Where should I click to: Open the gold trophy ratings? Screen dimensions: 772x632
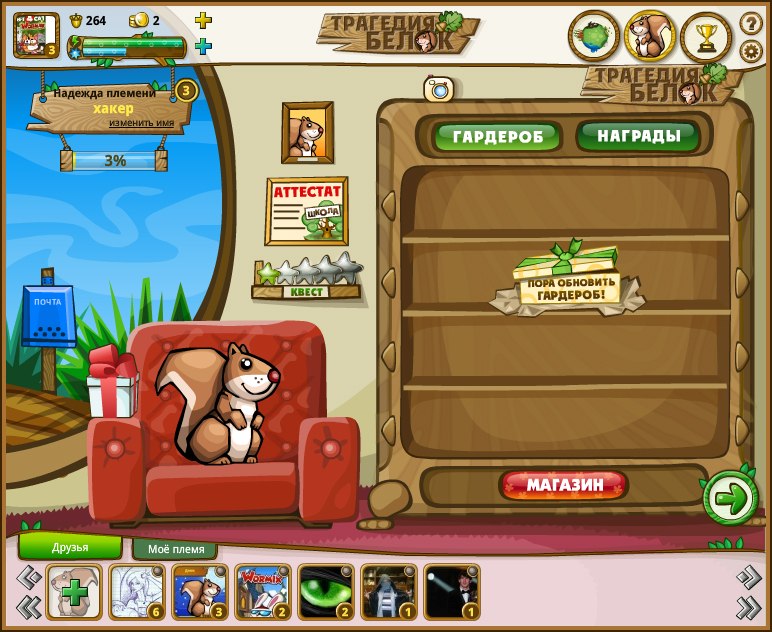tap(707, 37)
